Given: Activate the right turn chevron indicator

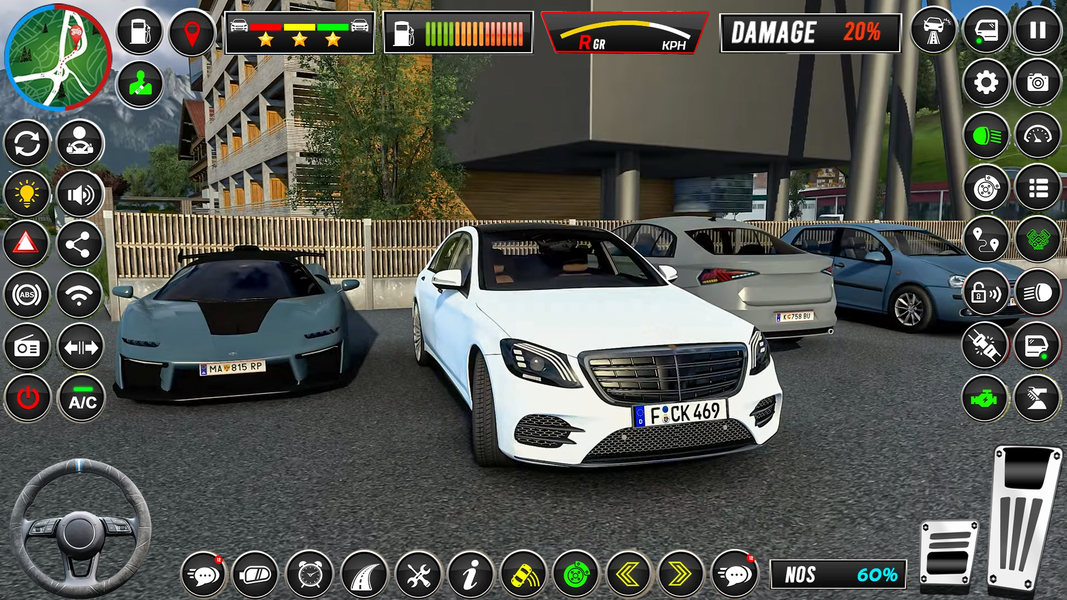Looking at the screenshot, I should [x=681, y=574].
